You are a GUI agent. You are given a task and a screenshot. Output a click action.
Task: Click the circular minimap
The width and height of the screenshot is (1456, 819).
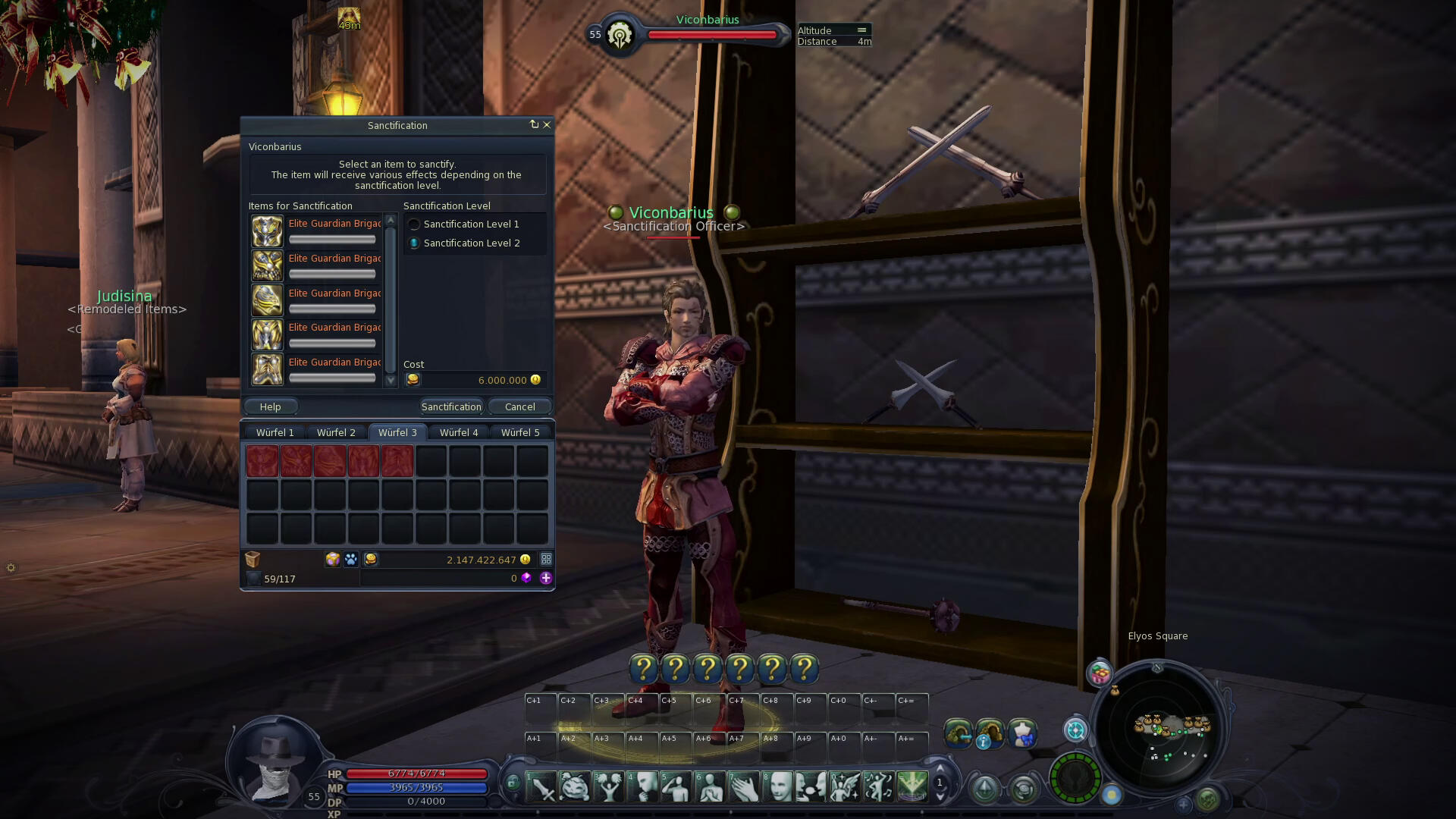[1159, 730]
